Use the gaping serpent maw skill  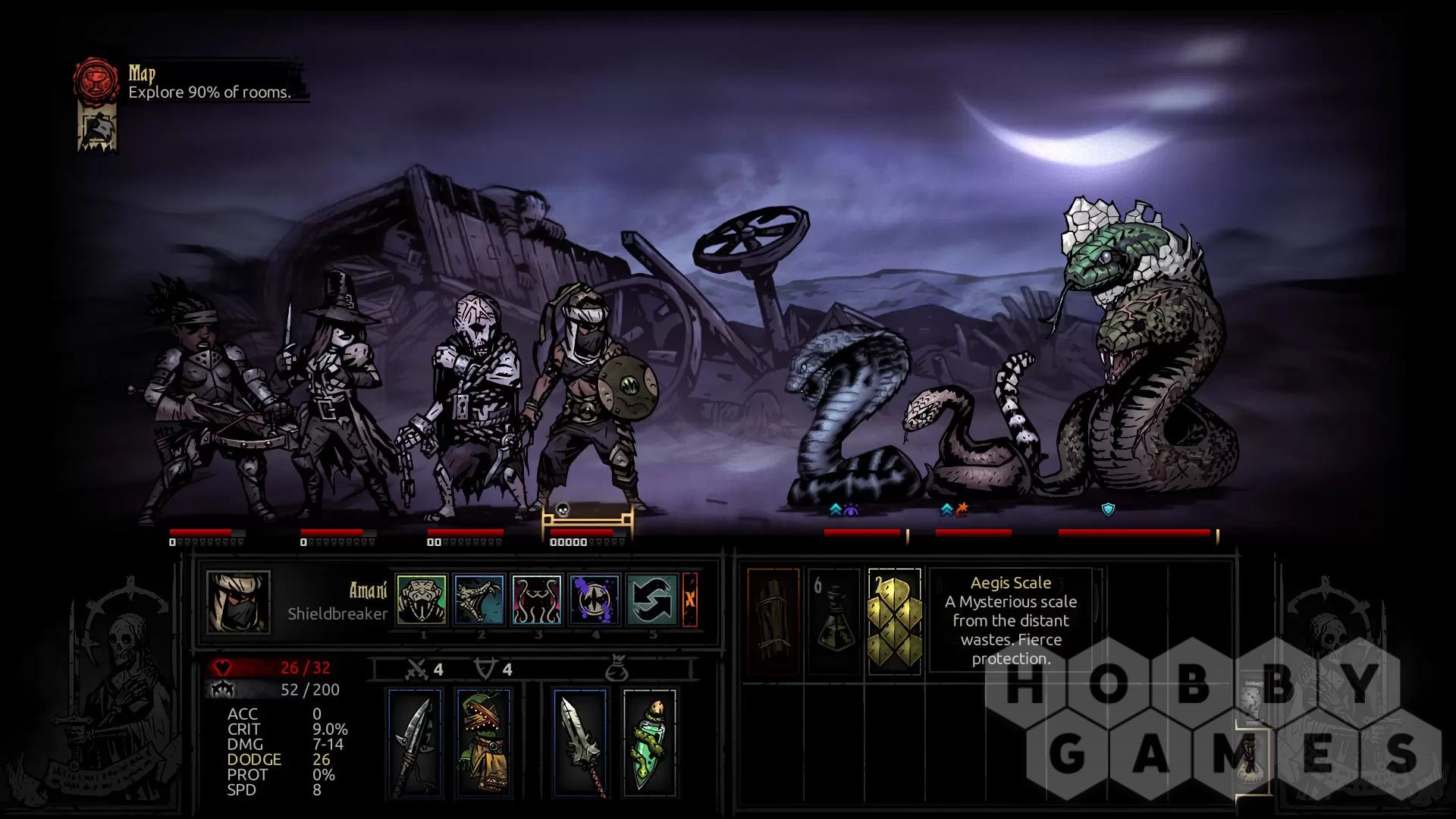[479, 599]
